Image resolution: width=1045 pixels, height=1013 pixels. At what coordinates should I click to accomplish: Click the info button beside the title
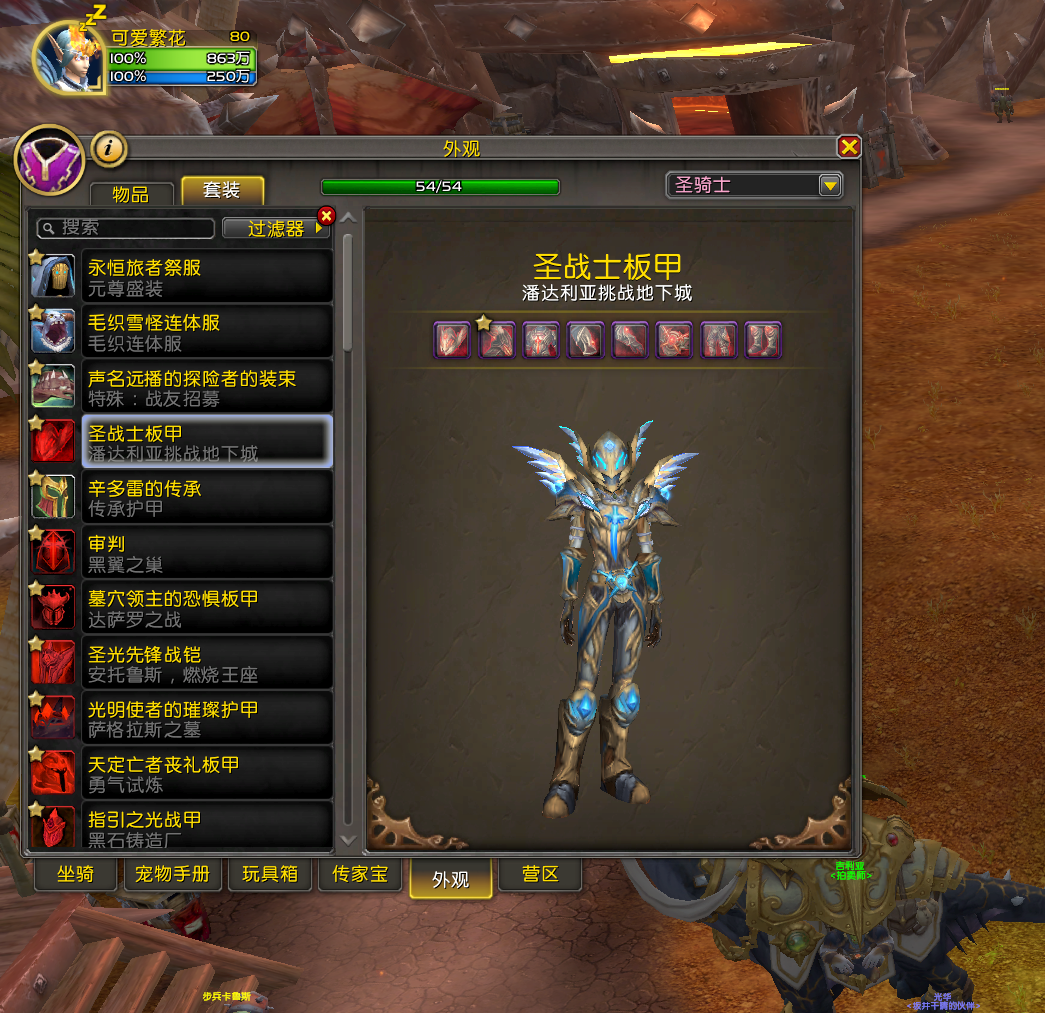point(109,149)
